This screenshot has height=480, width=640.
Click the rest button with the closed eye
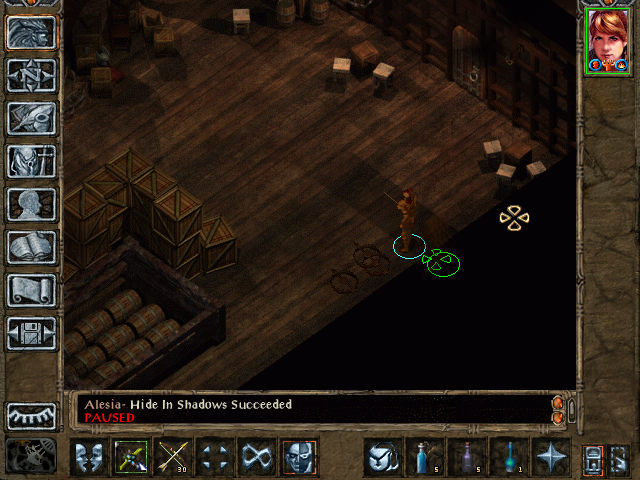click(31, 416)
